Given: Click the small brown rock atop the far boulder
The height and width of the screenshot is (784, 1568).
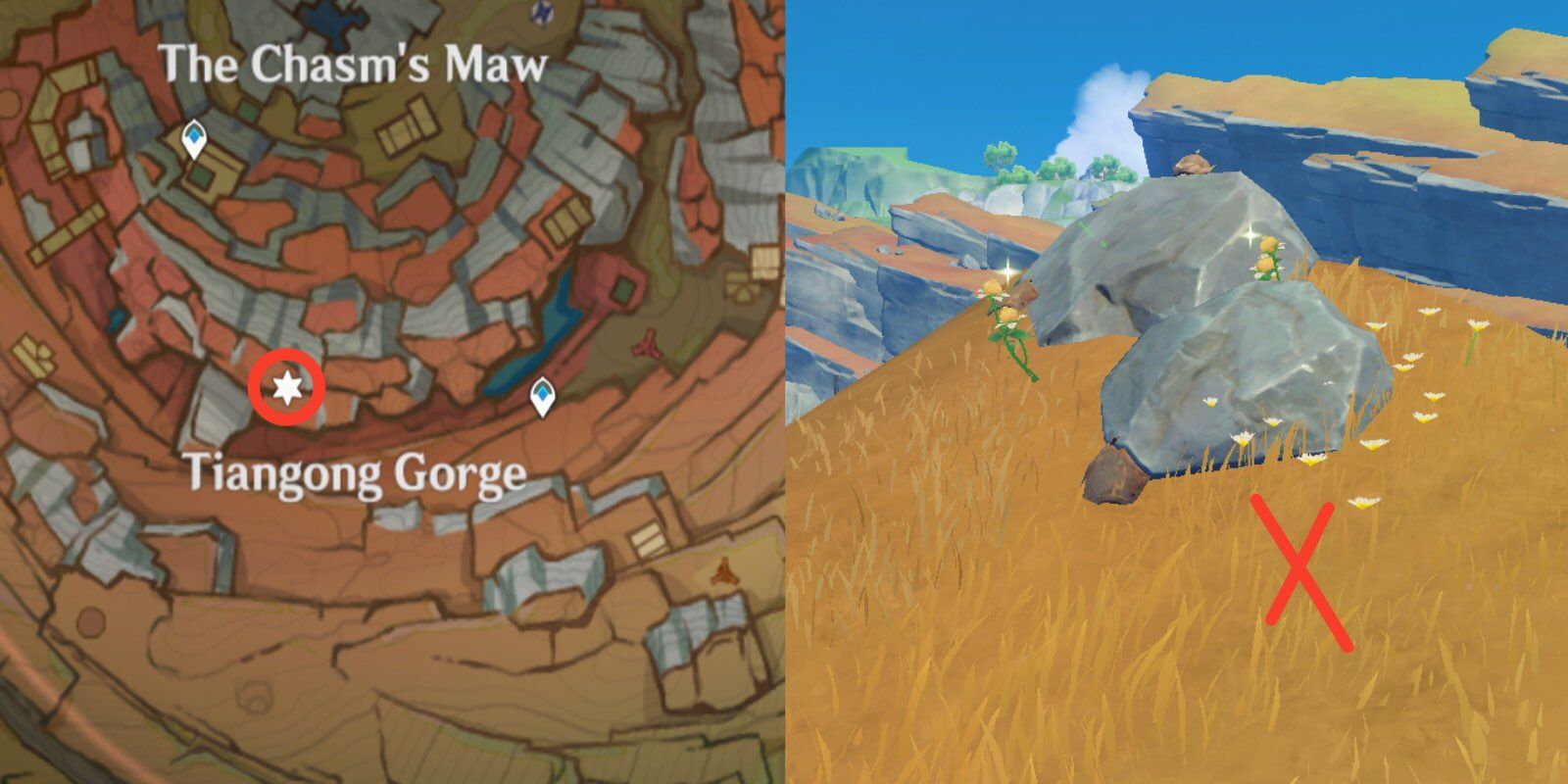Looking at the screenshot, I should (1194, 165).
